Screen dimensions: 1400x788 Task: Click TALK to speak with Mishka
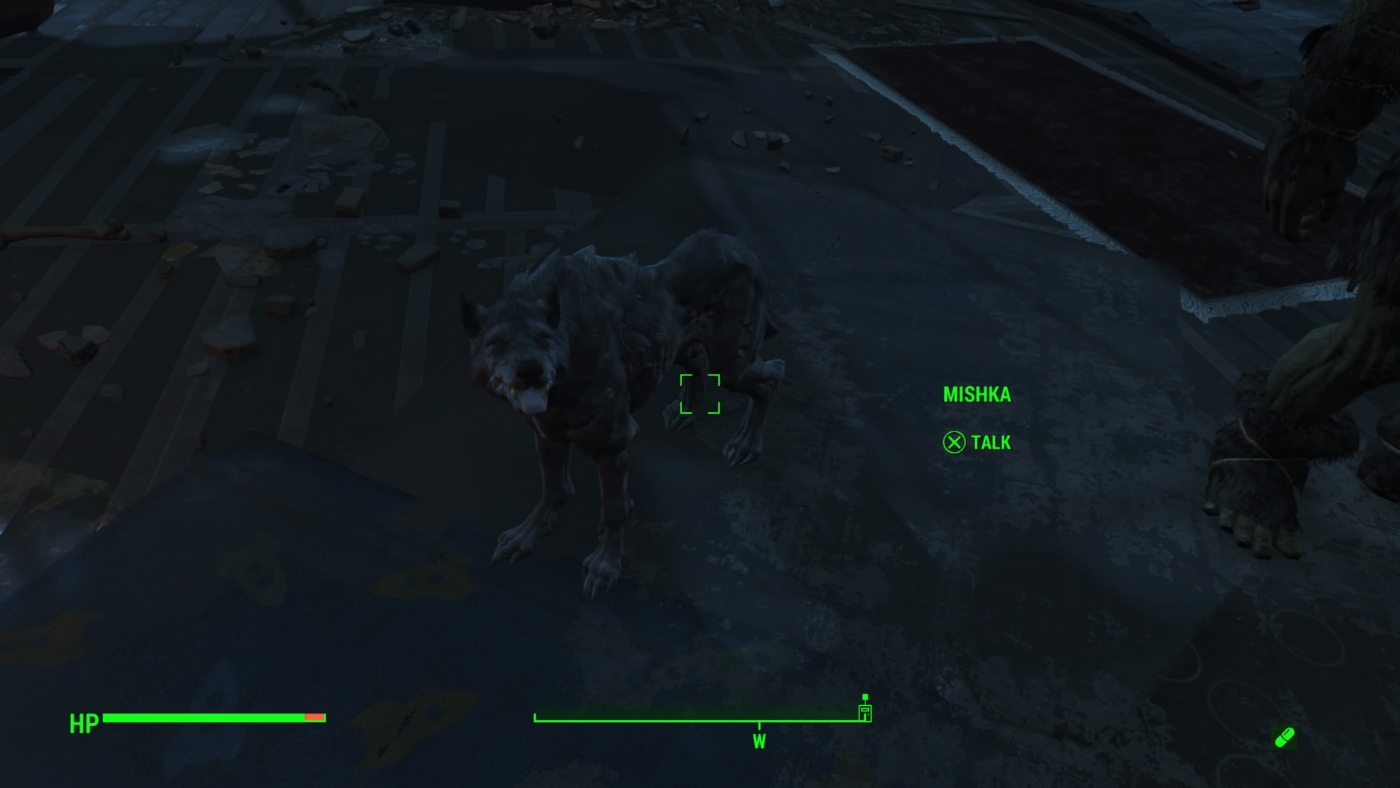(989, 442)
